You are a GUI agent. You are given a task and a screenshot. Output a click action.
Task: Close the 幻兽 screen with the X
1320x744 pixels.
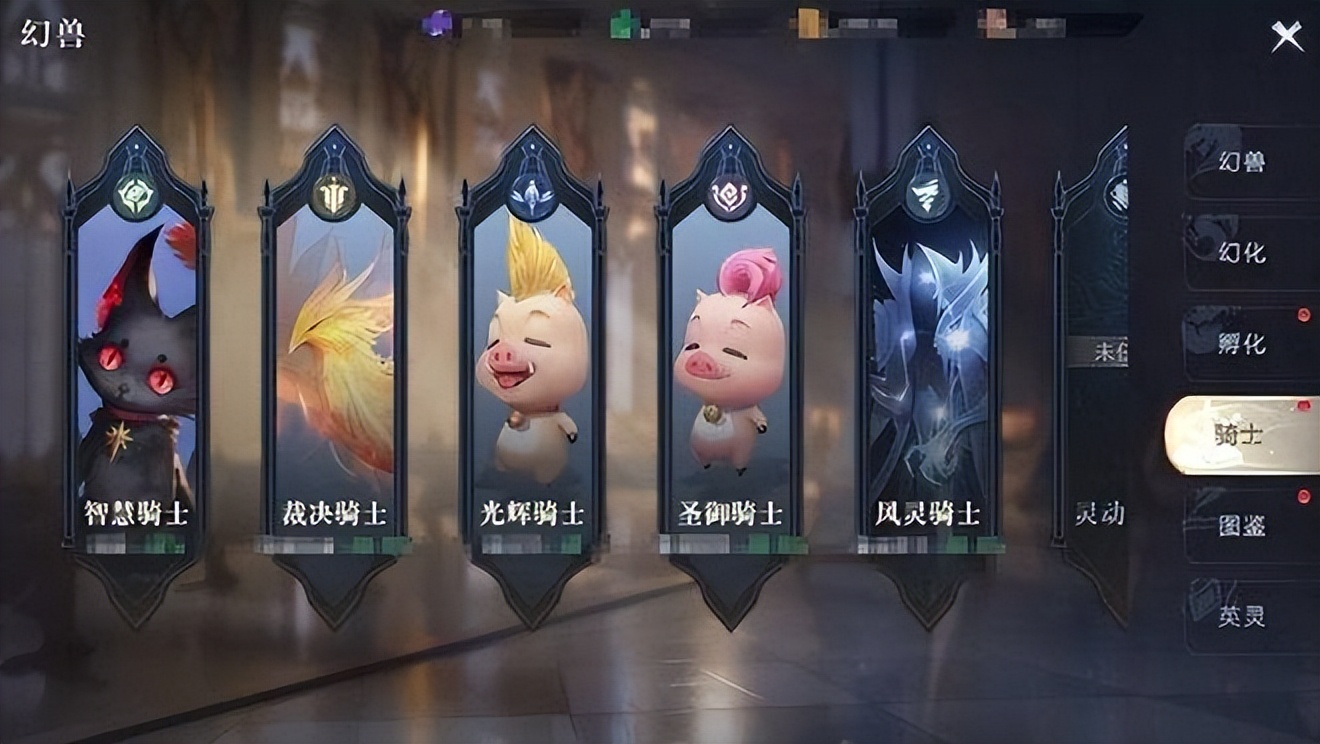1286,37
